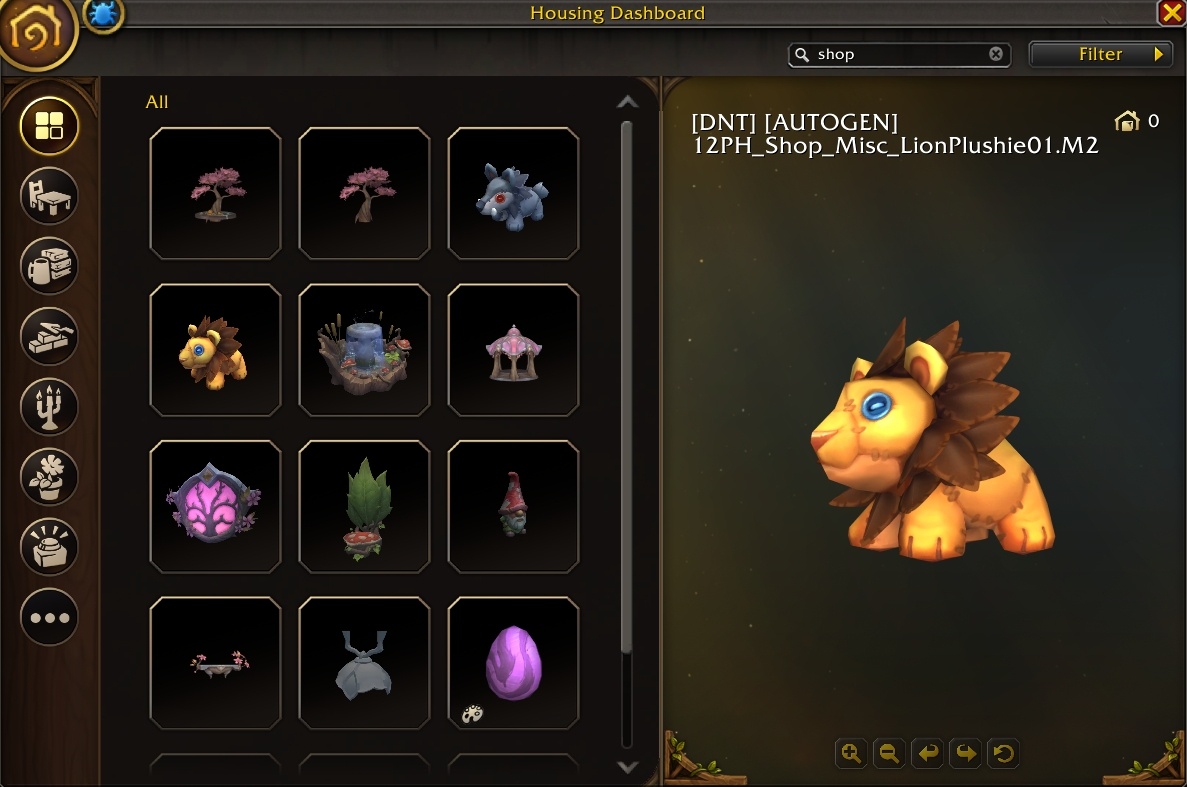Select the purple egg decor tile
Screen dimensions: 1187x787
point(513,663)
